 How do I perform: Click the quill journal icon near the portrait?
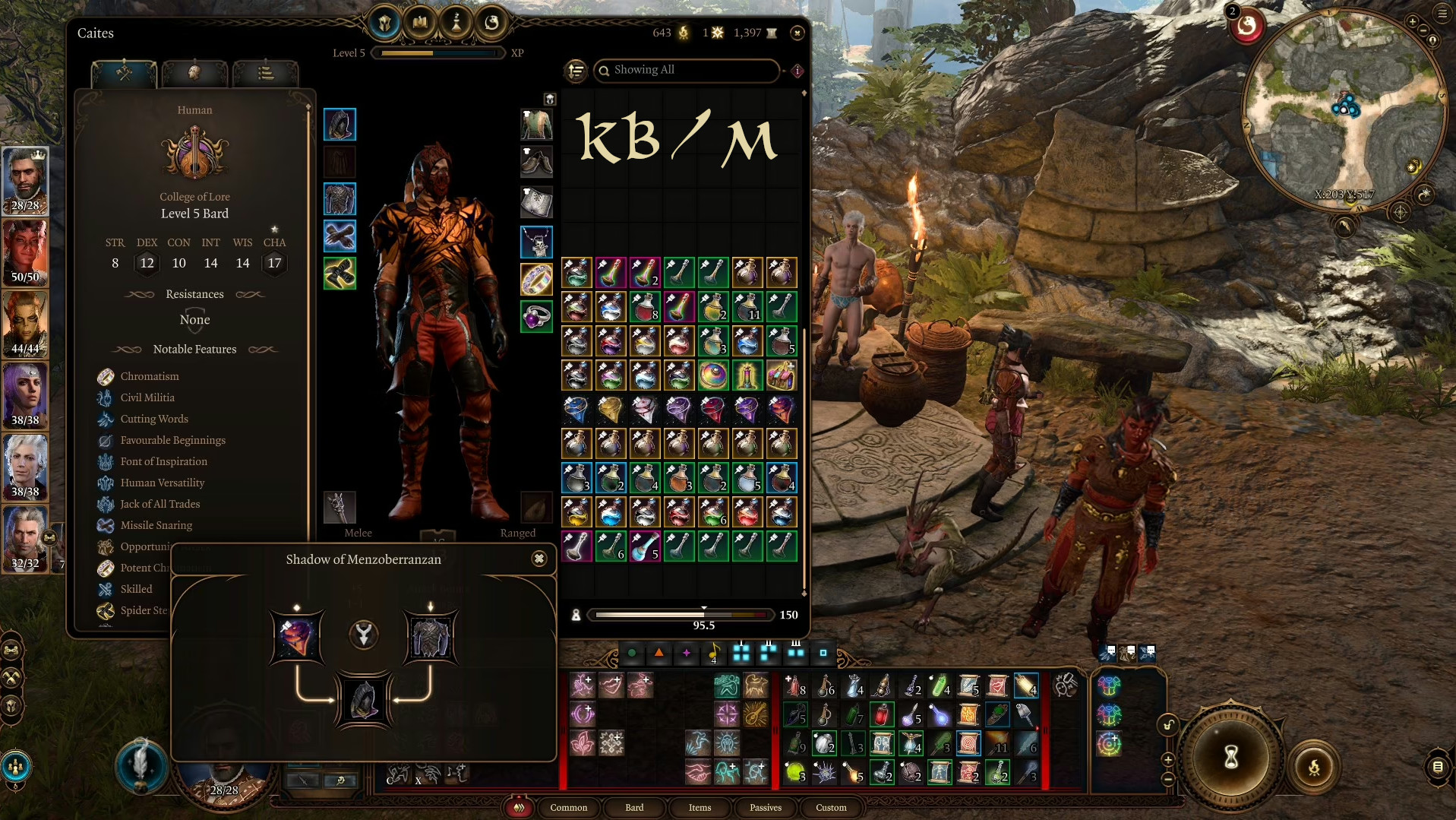tap(141, 768)
